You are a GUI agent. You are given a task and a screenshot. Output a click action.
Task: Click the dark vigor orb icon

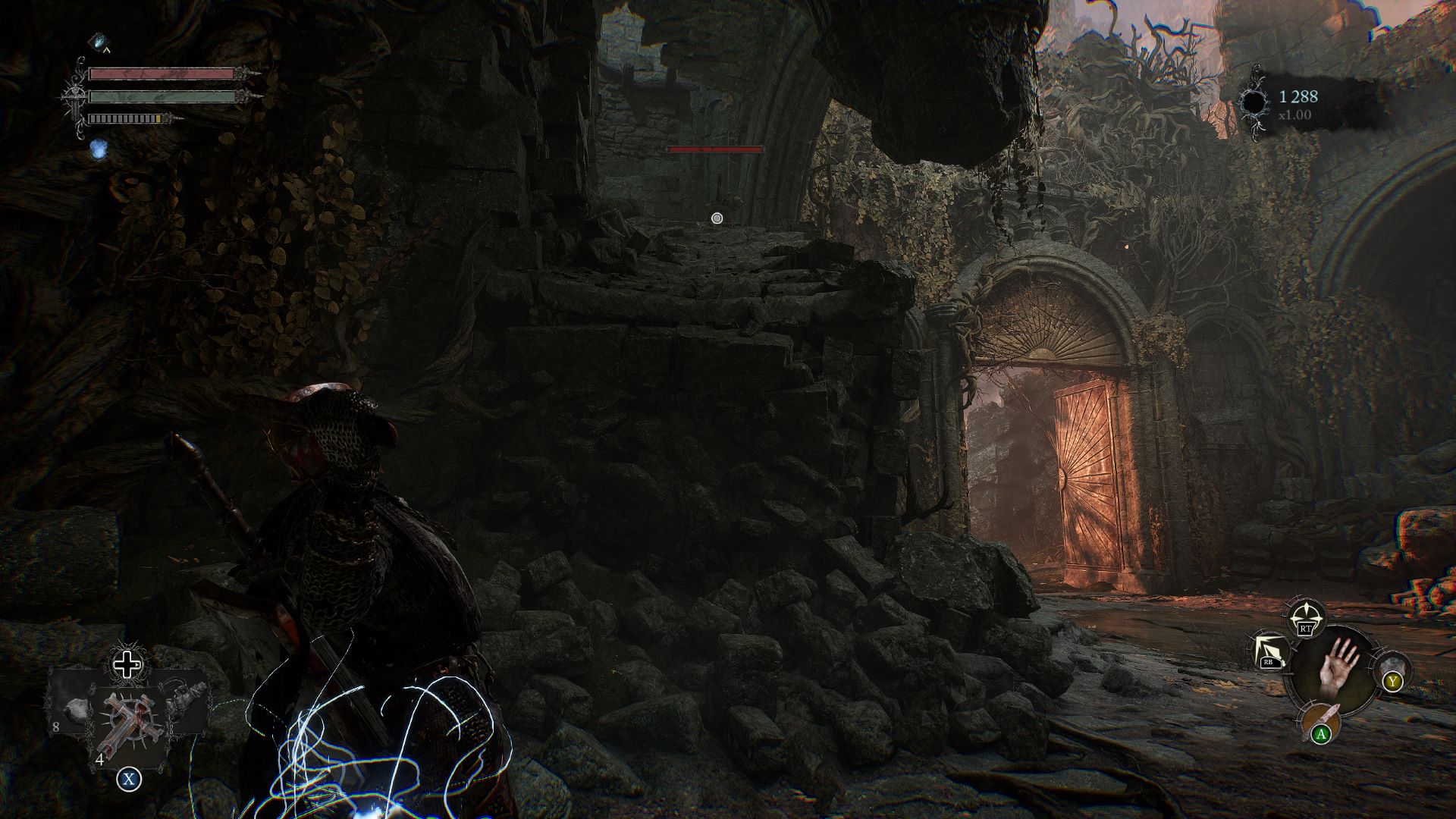click(1253, 103)
